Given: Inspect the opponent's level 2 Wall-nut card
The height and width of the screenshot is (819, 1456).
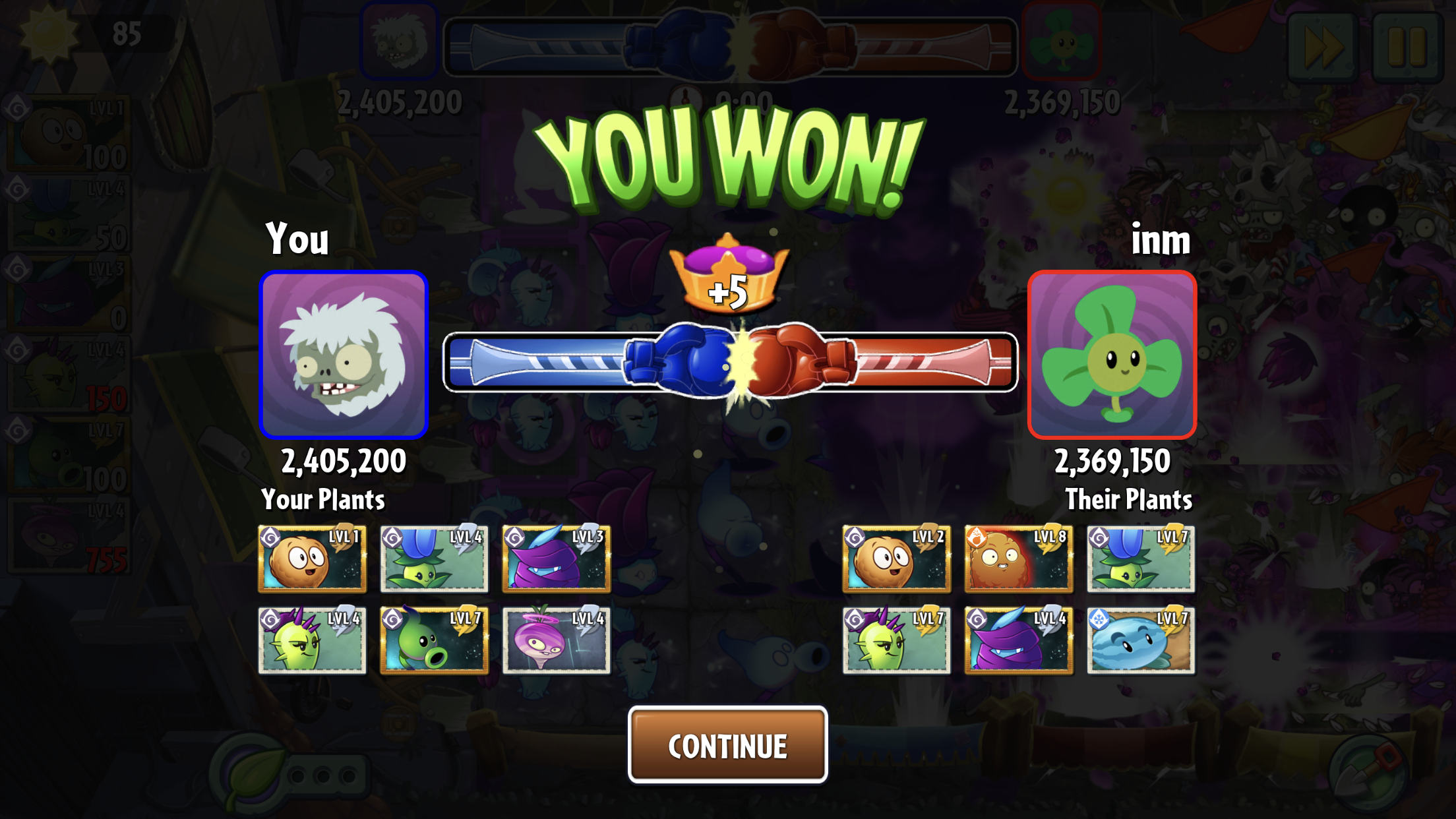Looking at the screenshot, I should 896,559.
